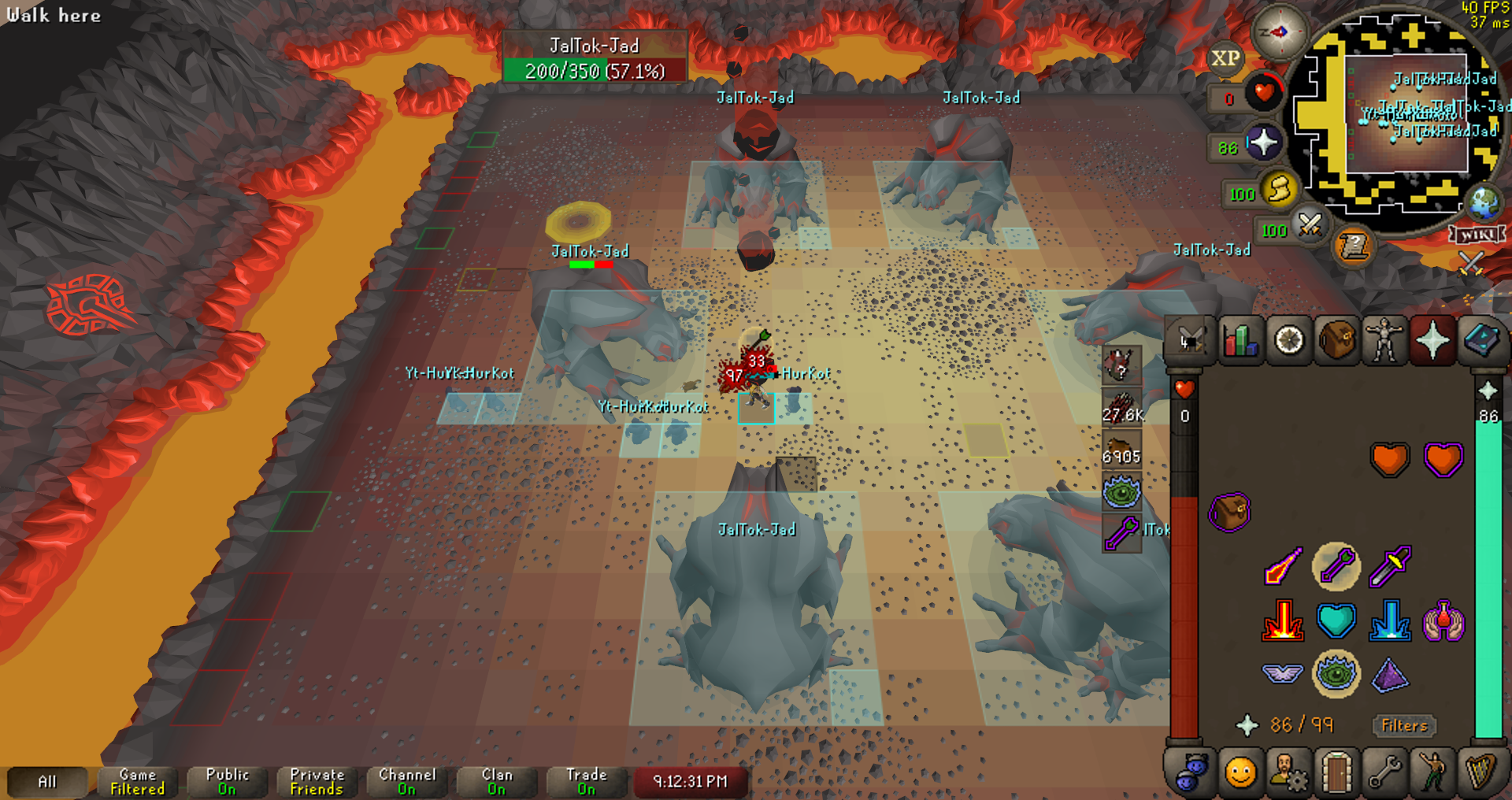Screen dimensions: 1512x800
Task: Switch to the Emotes tab
Action: [x=1432, y=773]
